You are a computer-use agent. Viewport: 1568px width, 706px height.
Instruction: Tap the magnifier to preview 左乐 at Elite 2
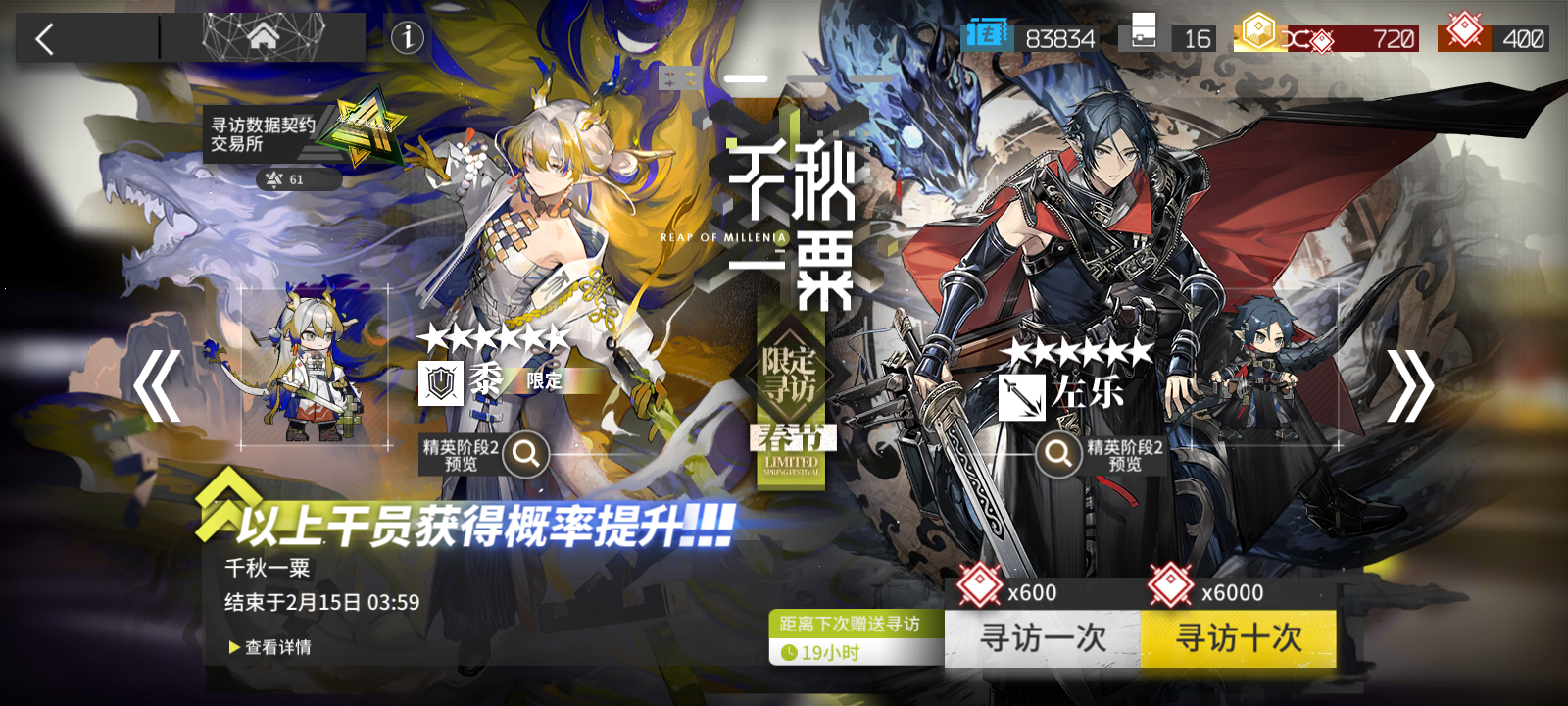1057,456
